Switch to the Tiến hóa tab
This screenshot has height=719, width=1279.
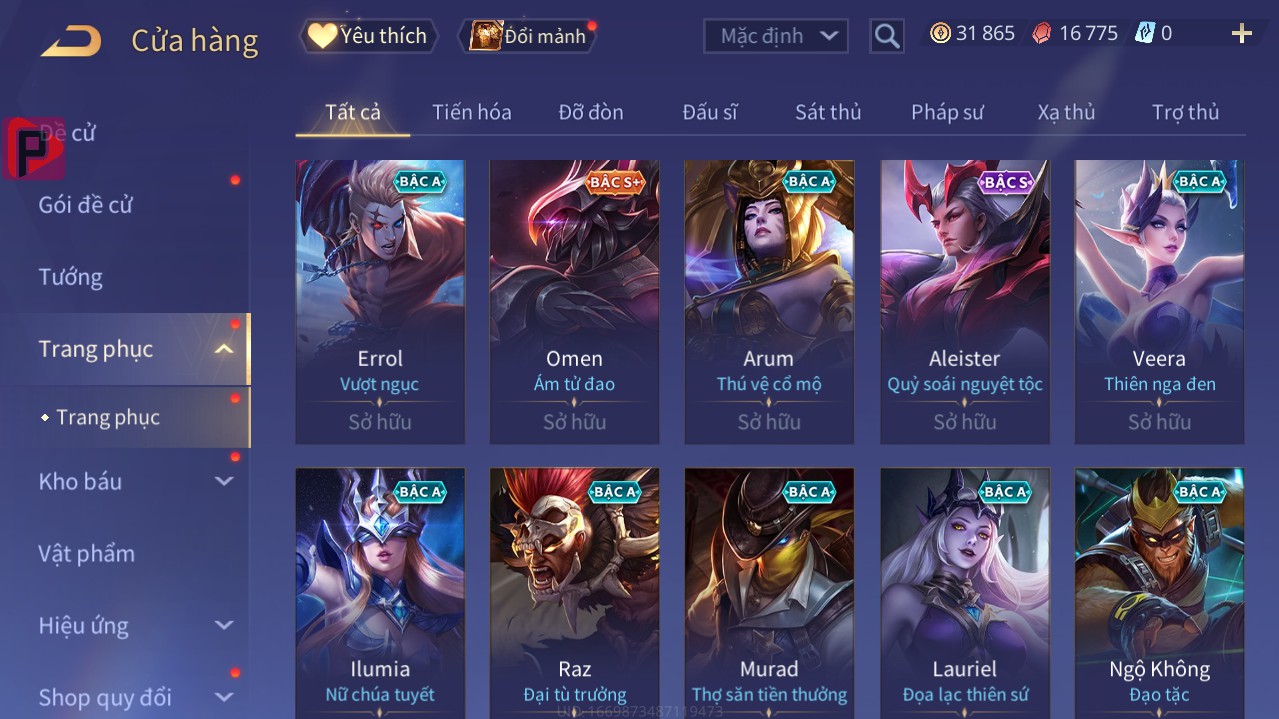coord(471,112)
